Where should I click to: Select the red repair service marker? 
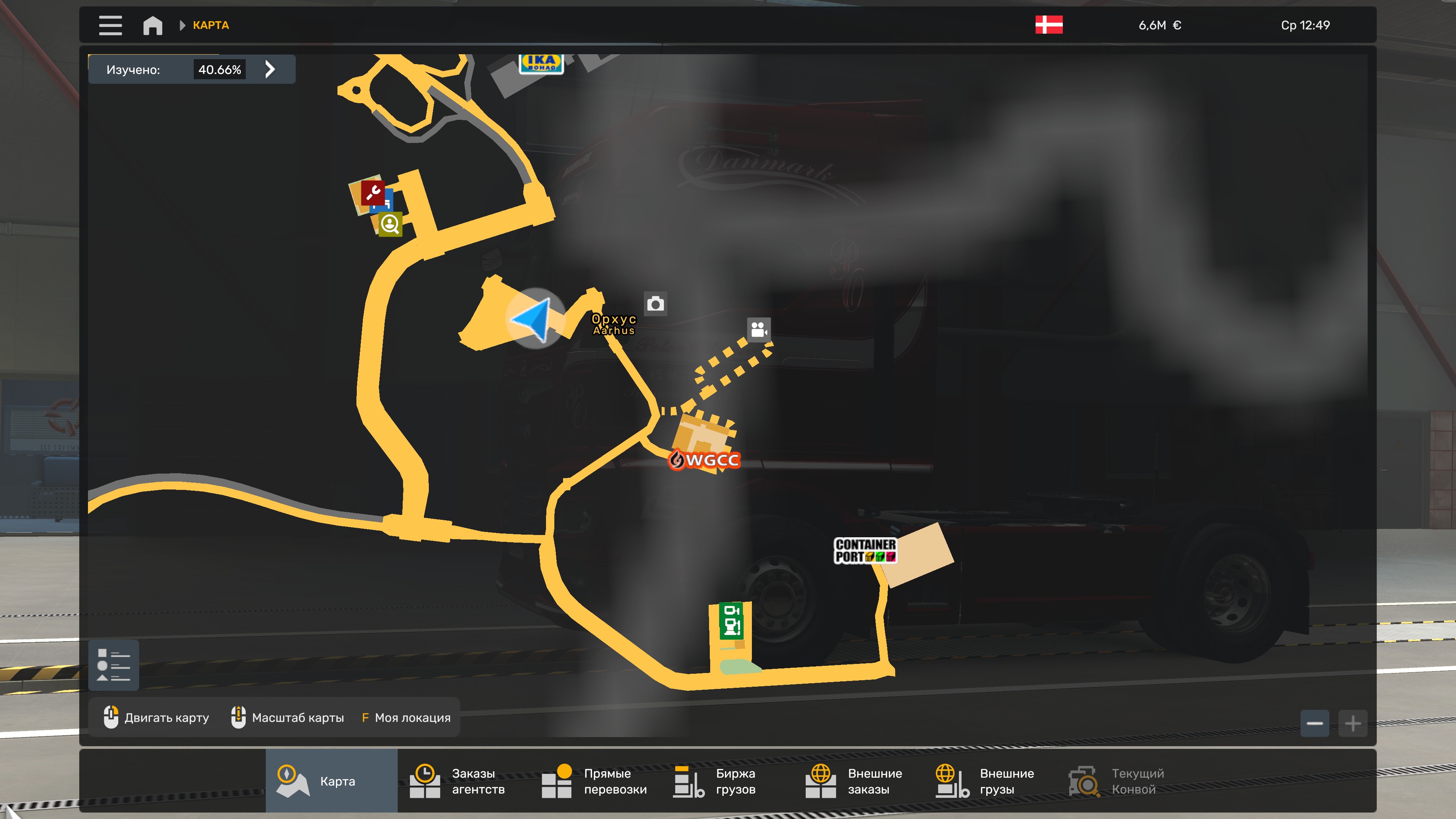pos(373,193)
